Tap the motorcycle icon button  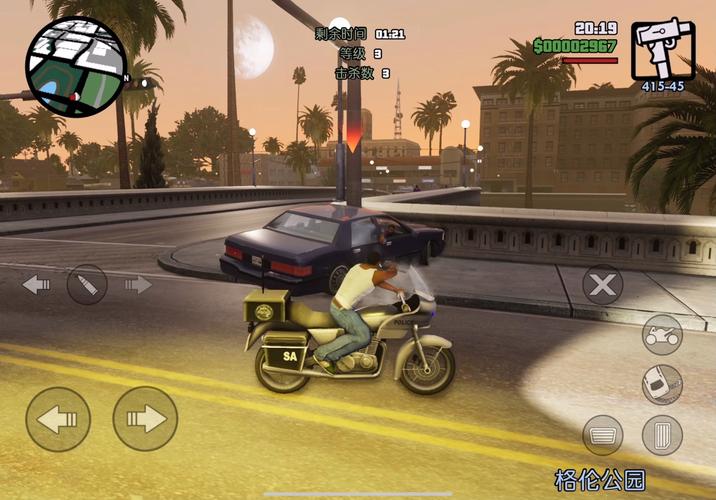click(x=661, y=335)
